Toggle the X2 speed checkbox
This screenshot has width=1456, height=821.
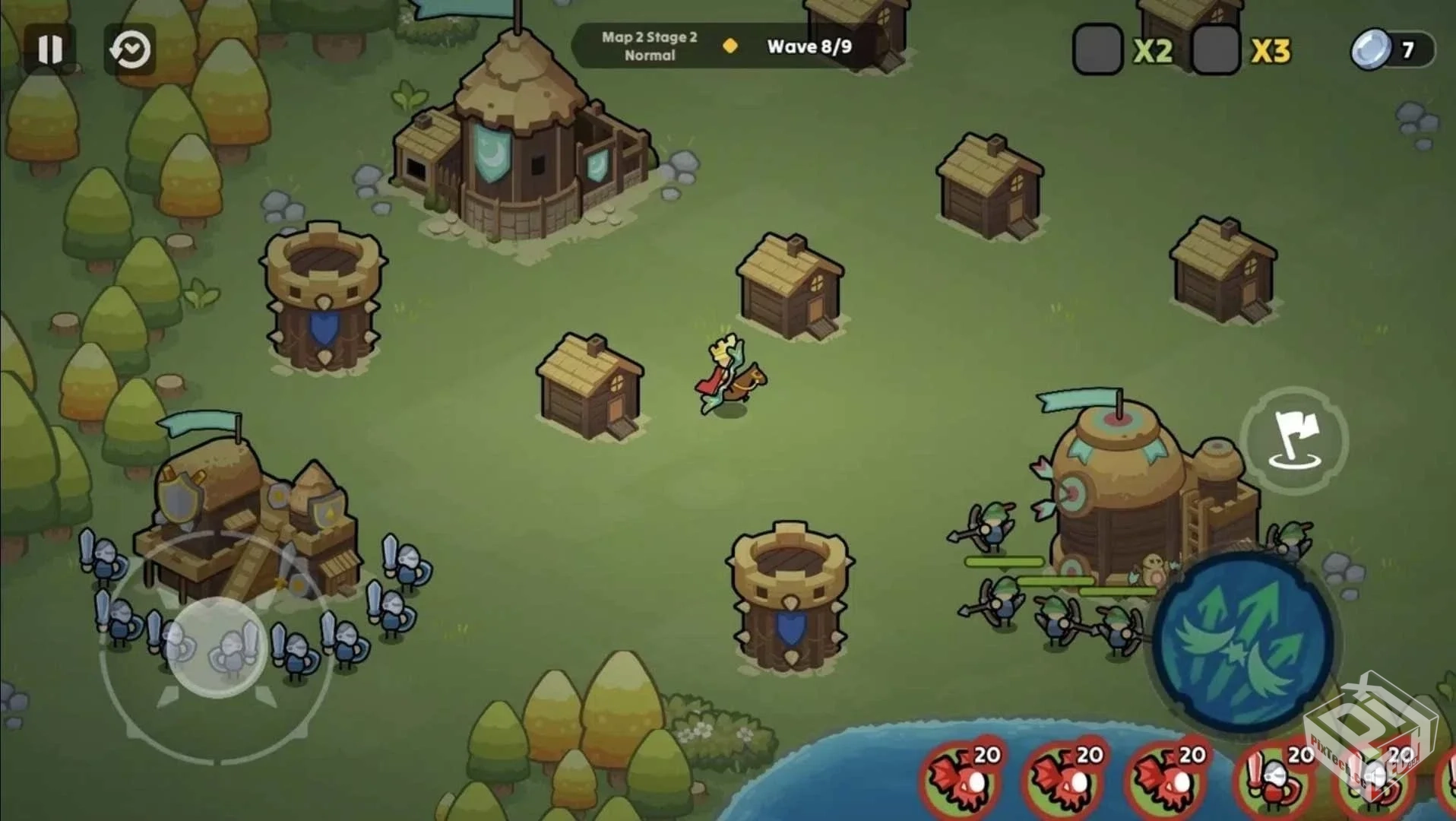1097,50
